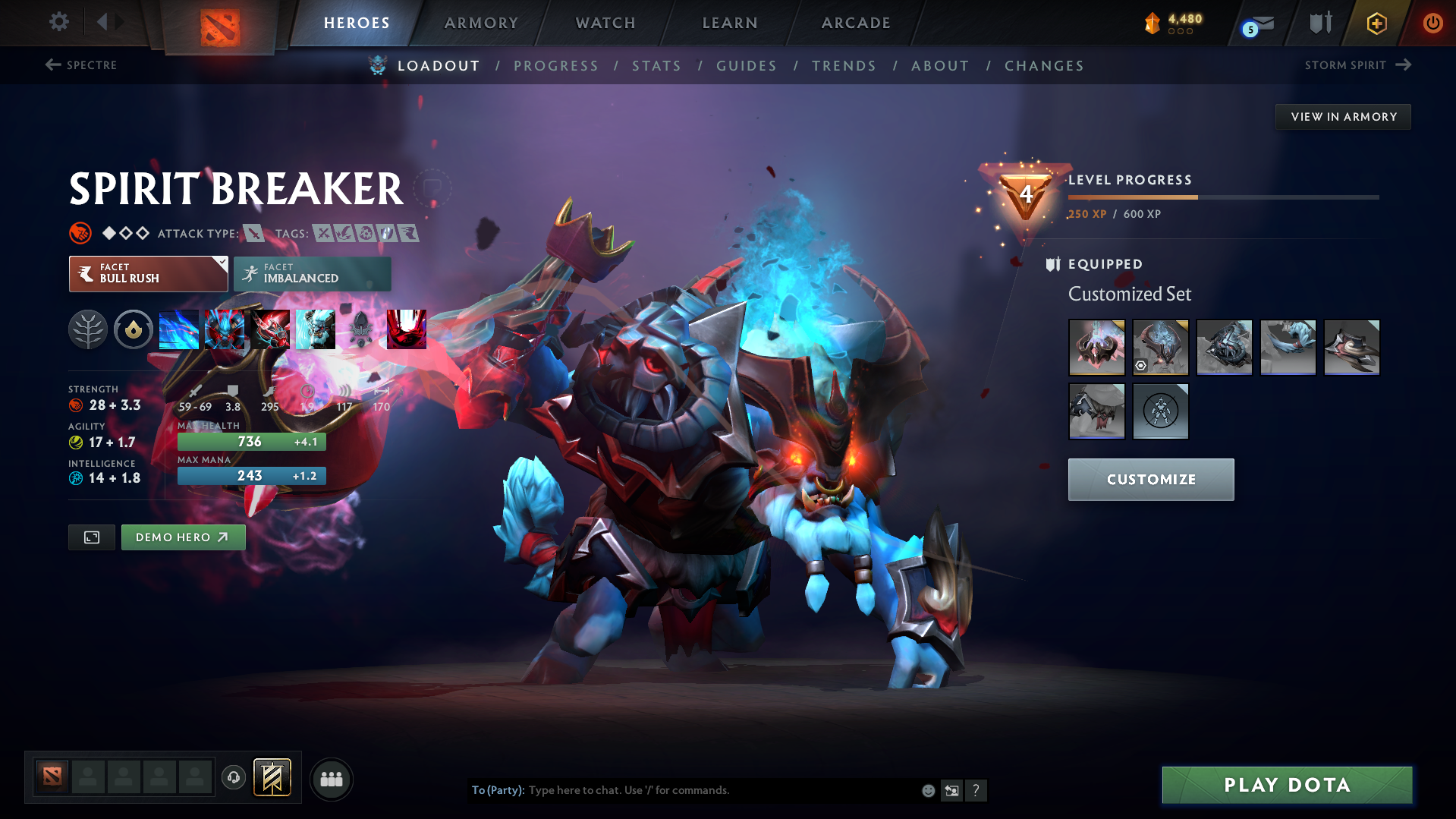Toggle the Imbalanced facet

312,273
